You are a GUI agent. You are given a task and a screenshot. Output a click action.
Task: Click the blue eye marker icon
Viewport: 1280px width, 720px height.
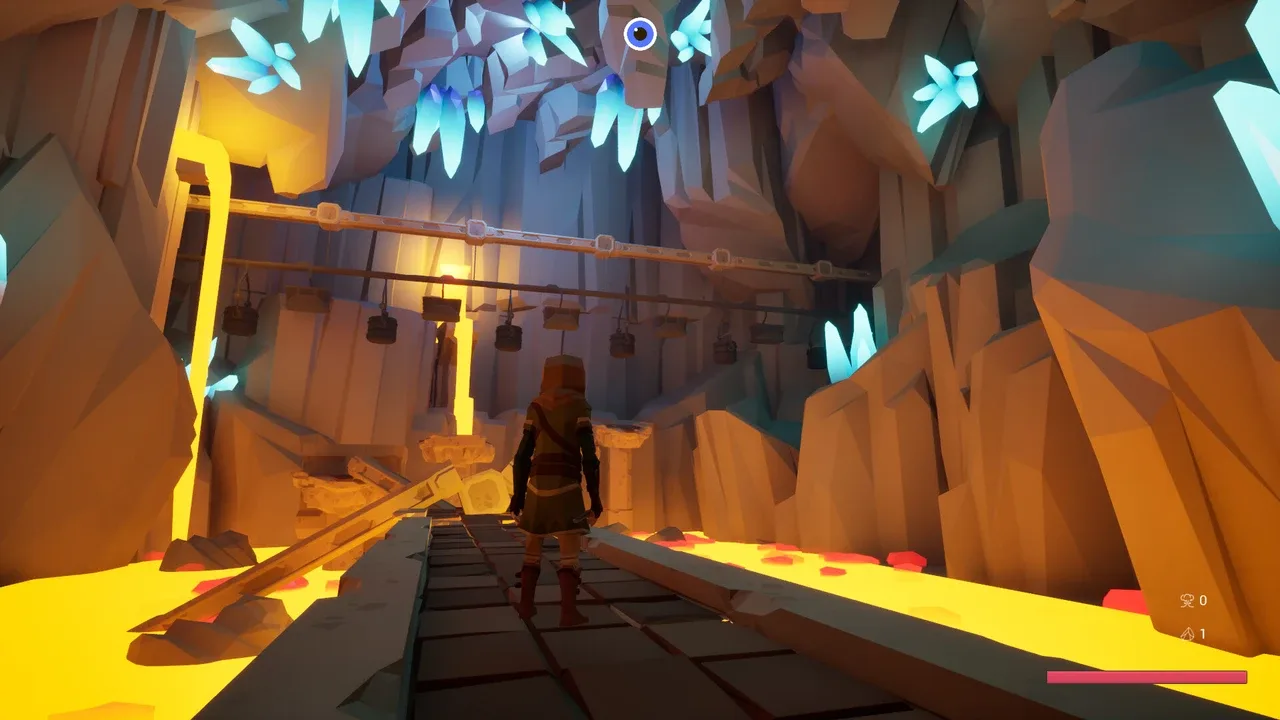(640, 34)
